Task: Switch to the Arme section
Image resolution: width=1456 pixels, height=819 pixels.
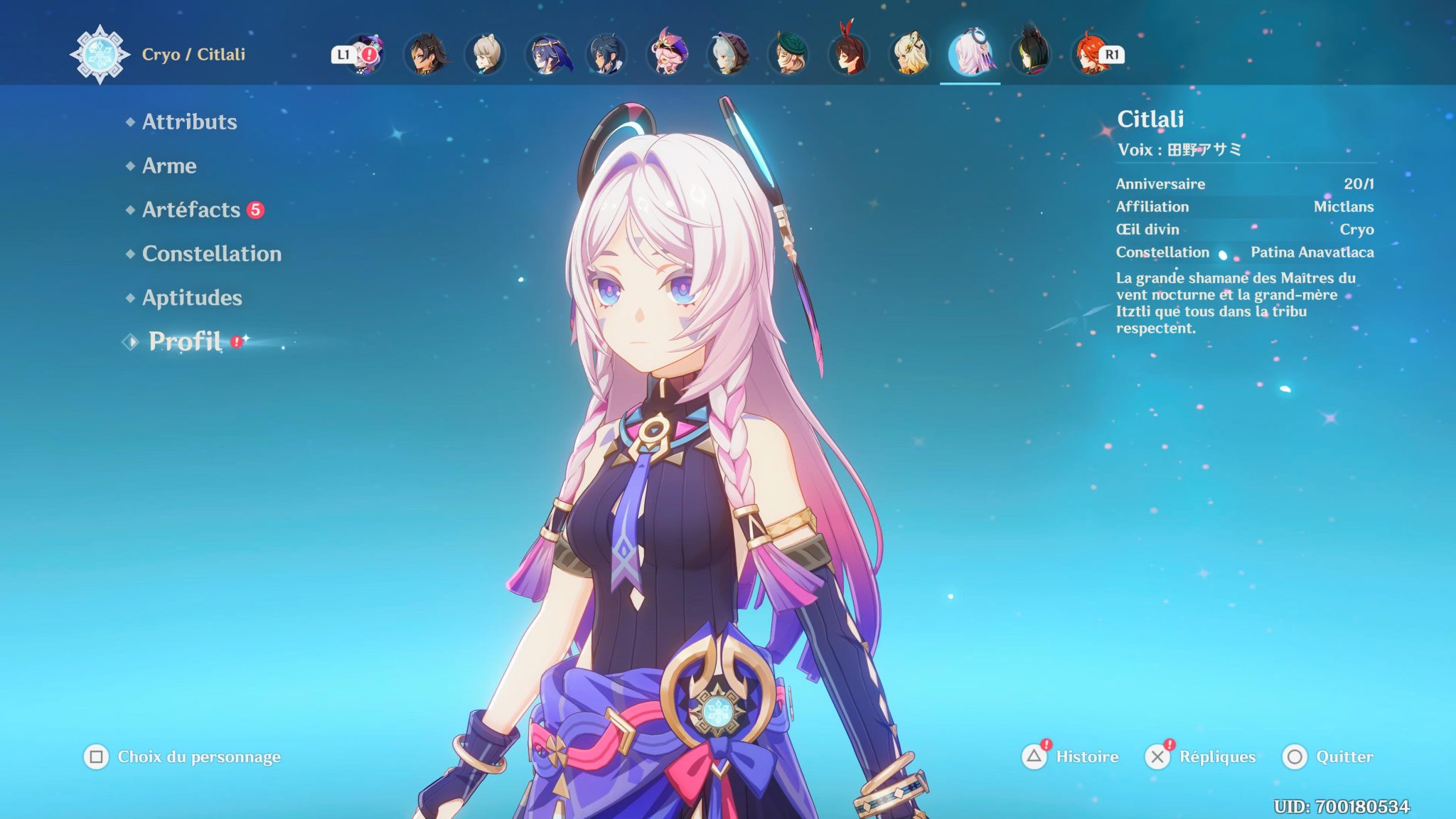Action: click(x=169, y=166)
